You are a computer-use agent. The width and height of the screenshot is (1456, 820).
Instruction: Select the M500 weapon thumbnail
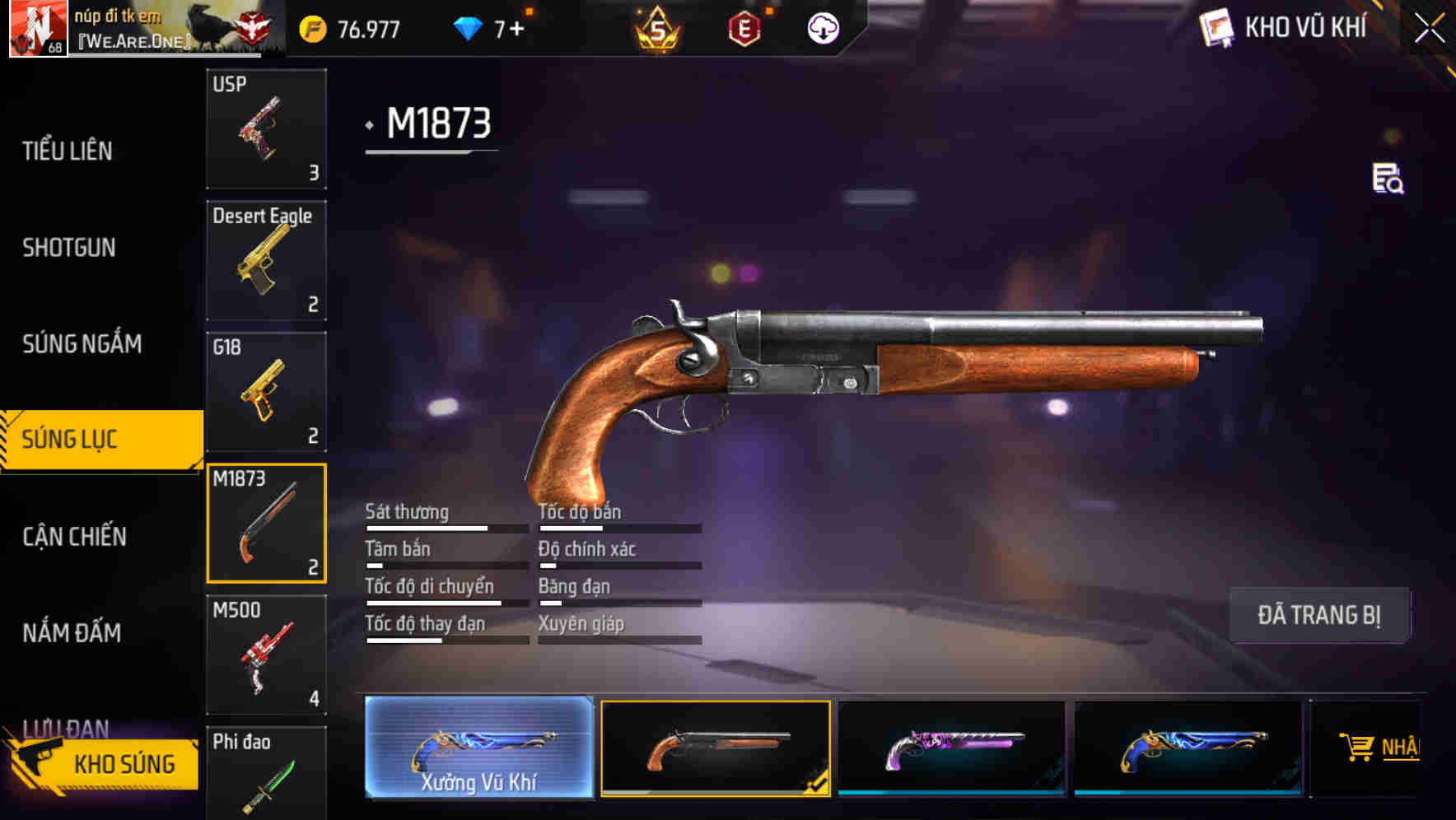266,655
